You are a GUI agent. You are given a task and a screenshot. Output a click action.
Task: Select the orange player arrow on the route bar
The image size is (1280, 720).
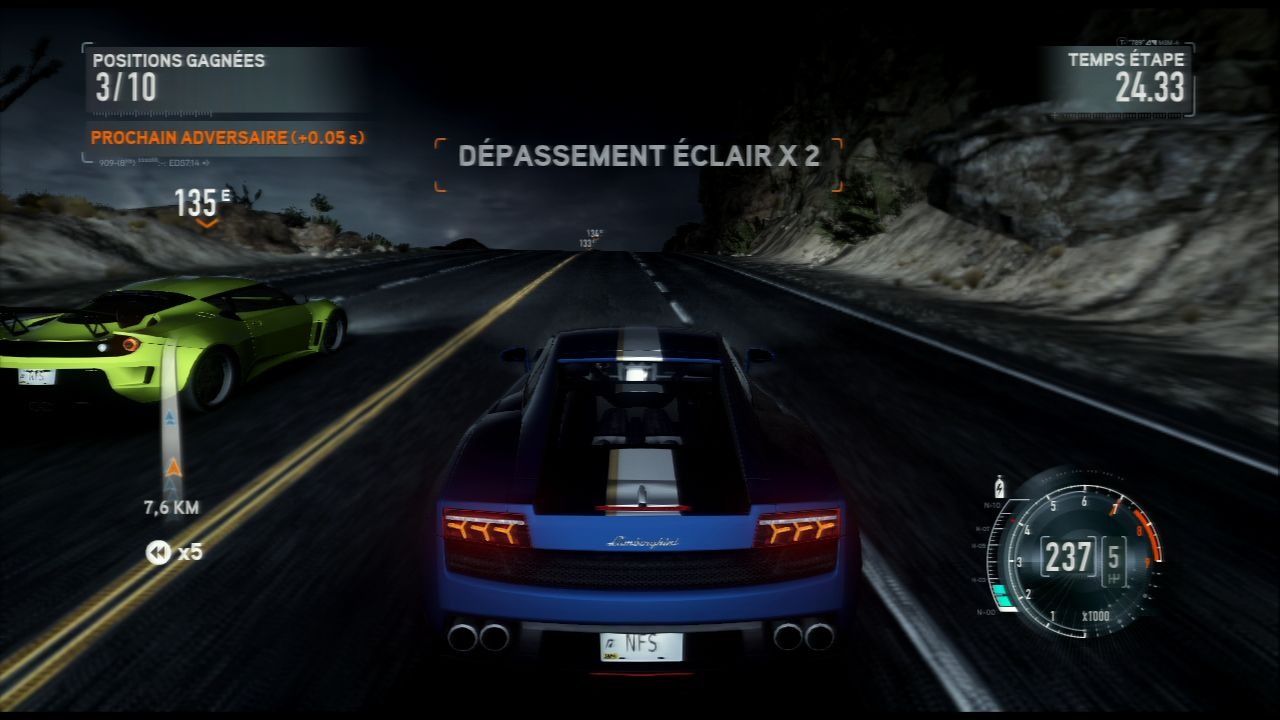pos(174,467)
